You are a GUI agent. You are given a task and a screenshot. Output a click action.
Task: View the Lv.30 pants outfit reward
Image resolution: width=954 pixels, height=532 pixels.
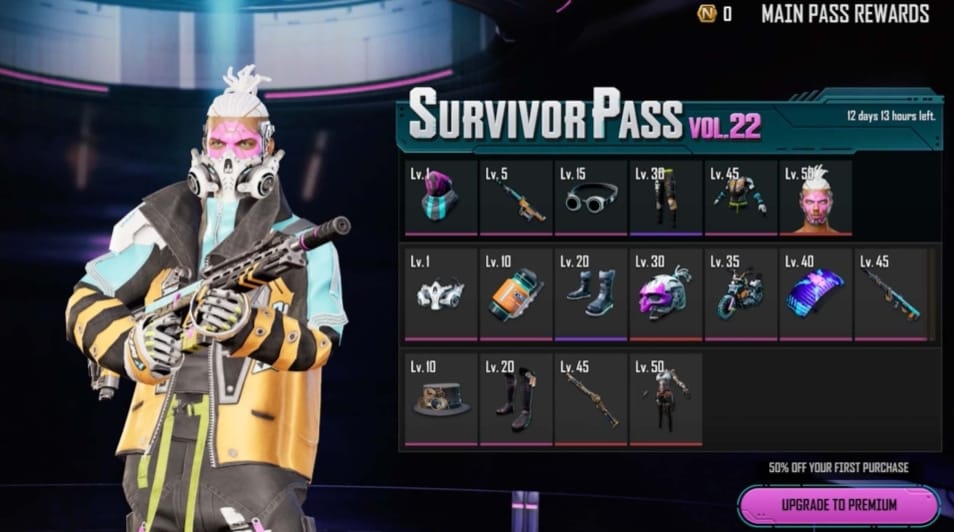click(666, 198)
